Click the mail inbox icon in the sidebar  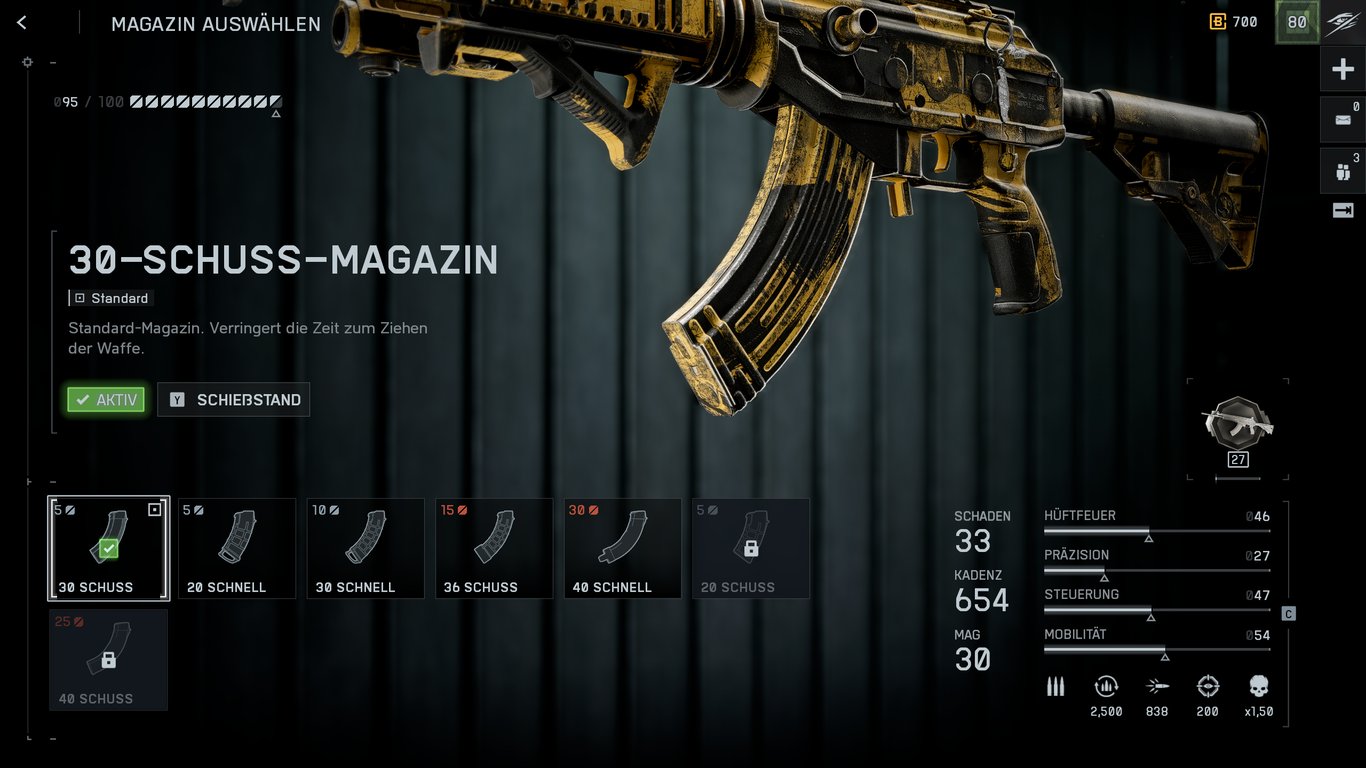pyautogui.click(x=1343, y=118)
